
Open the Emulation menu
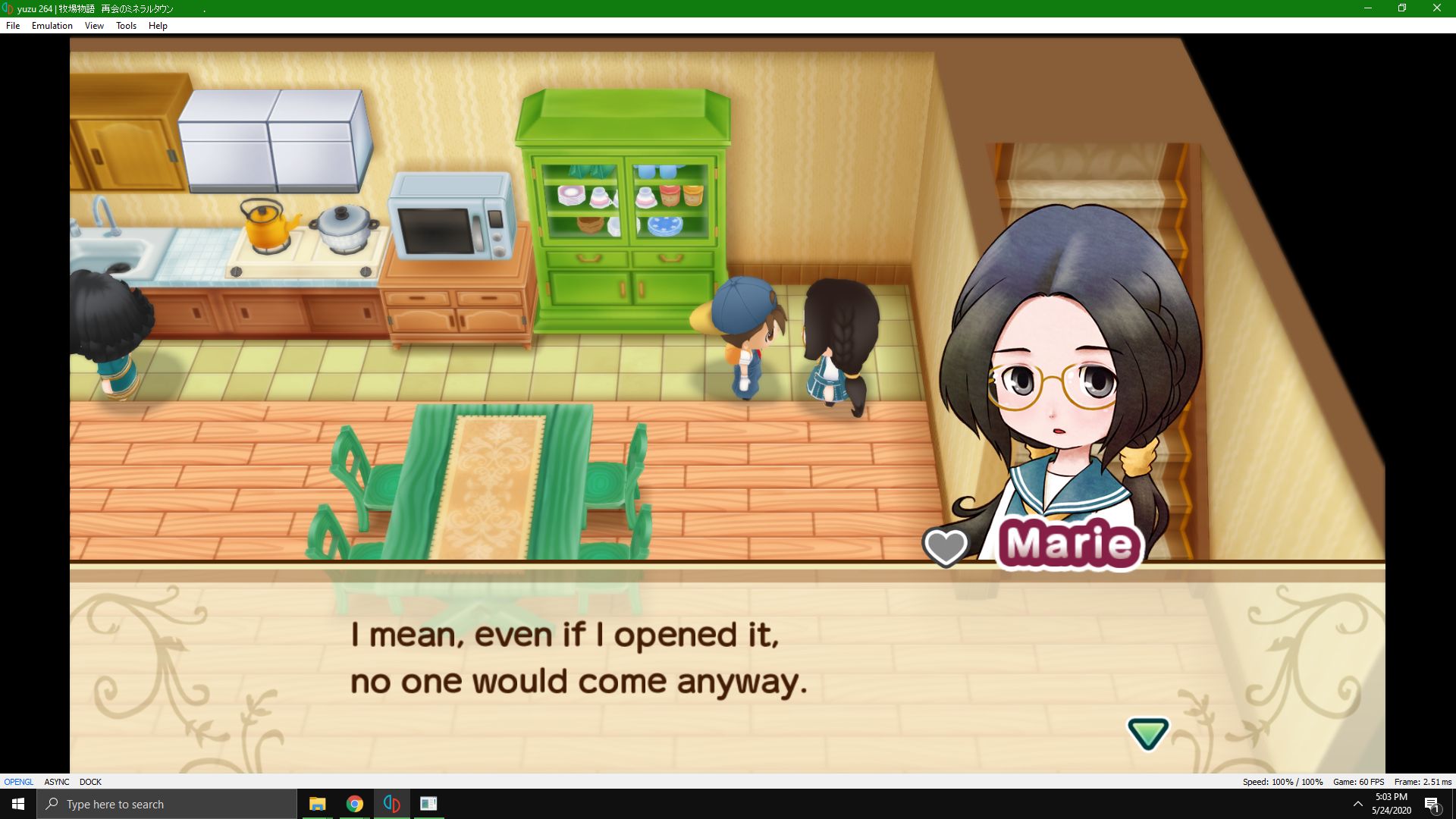point(51,25)
